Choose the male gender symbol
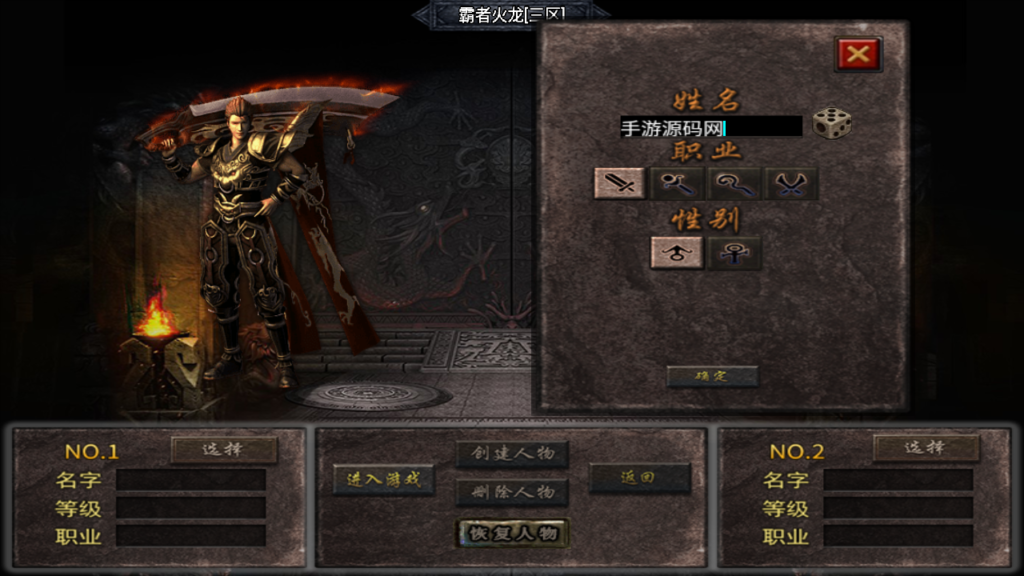This screenshot has width=1024, height=576. coord(676,253)
